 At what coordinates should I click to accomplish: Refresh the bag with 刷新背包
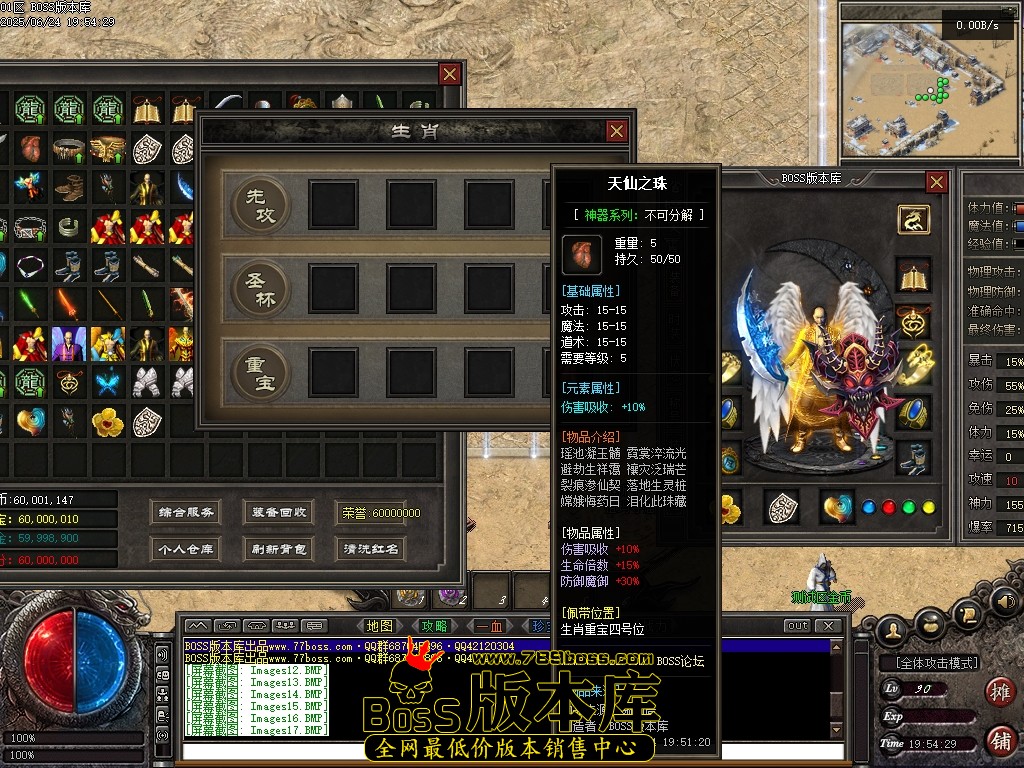[279, 549]
